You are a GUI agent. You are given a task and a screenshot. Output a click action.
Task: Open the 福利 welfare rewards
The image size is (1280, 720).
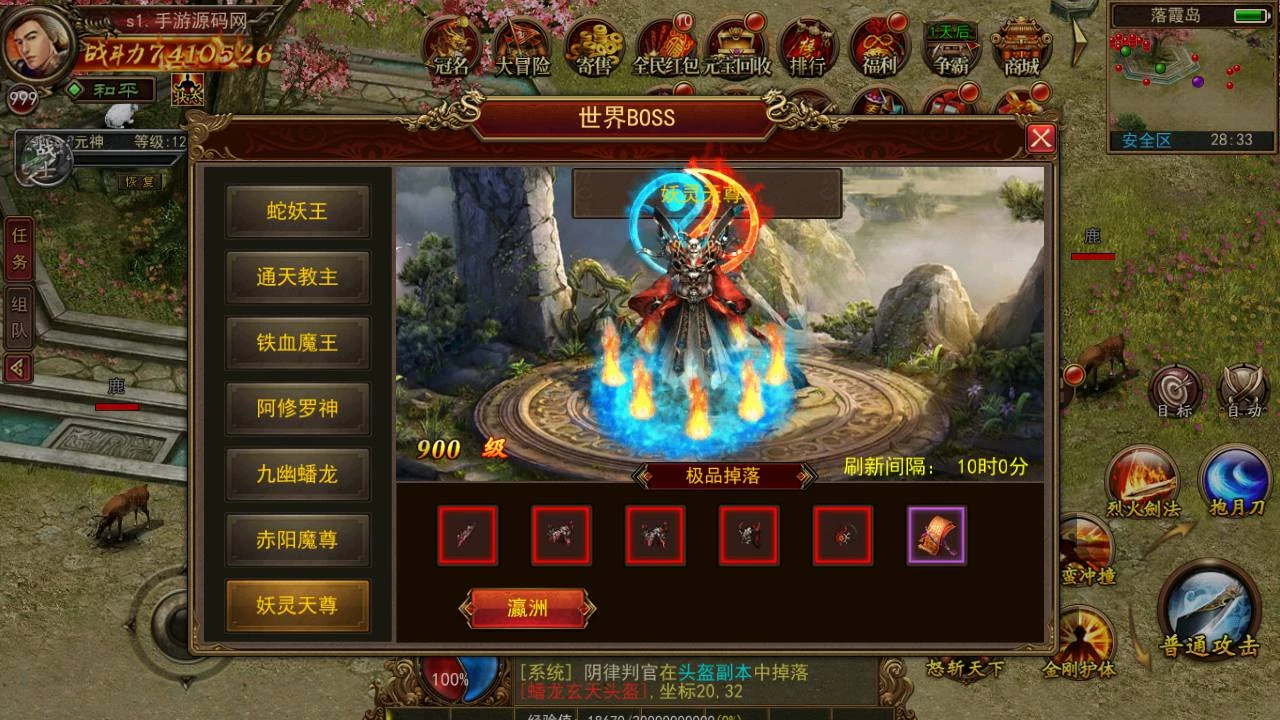coord(879,47)
